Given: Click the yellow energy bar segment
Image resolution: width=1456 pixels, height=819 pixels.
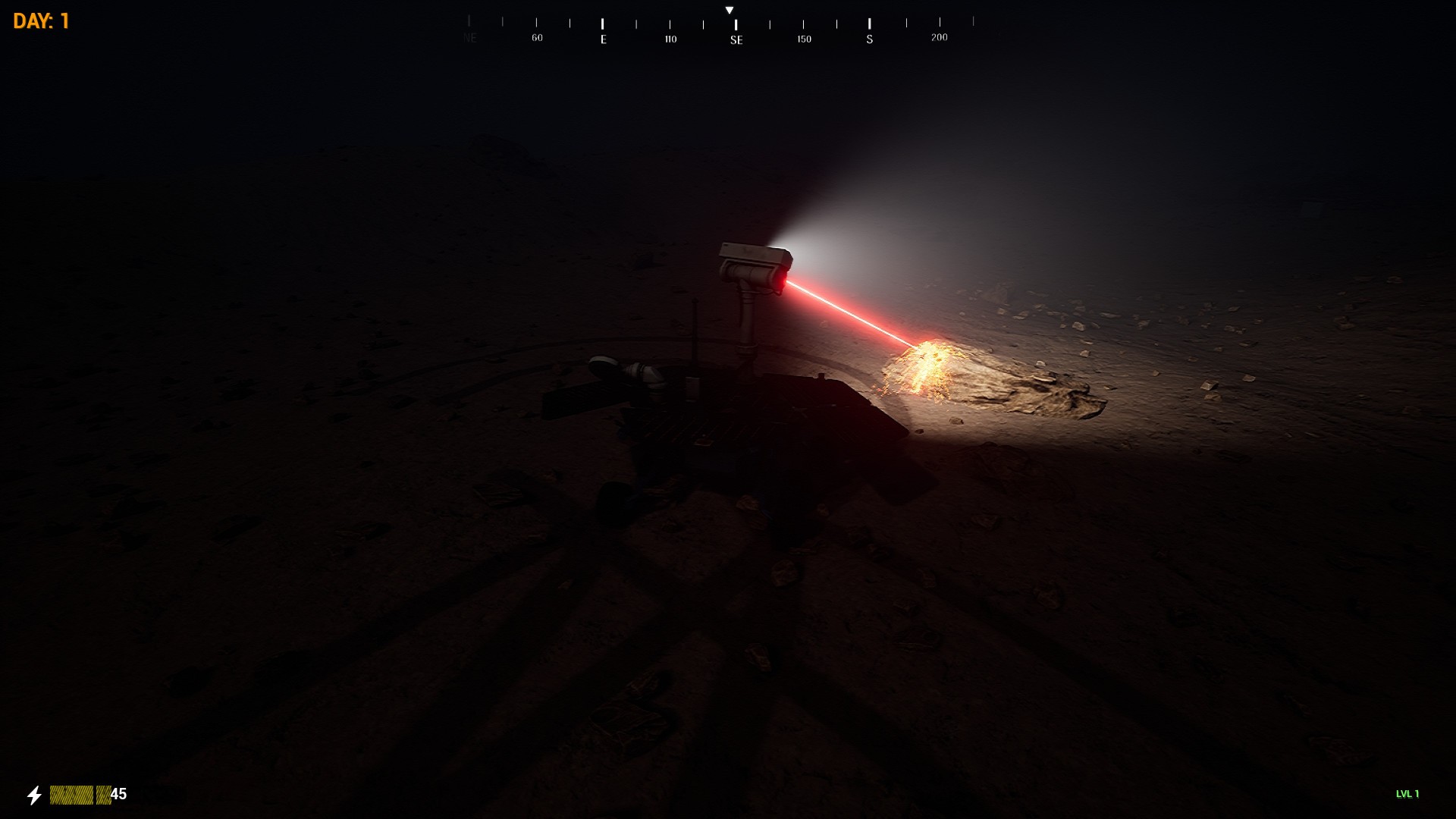Looking at the screenshot, I should click(x=72, y=793).
